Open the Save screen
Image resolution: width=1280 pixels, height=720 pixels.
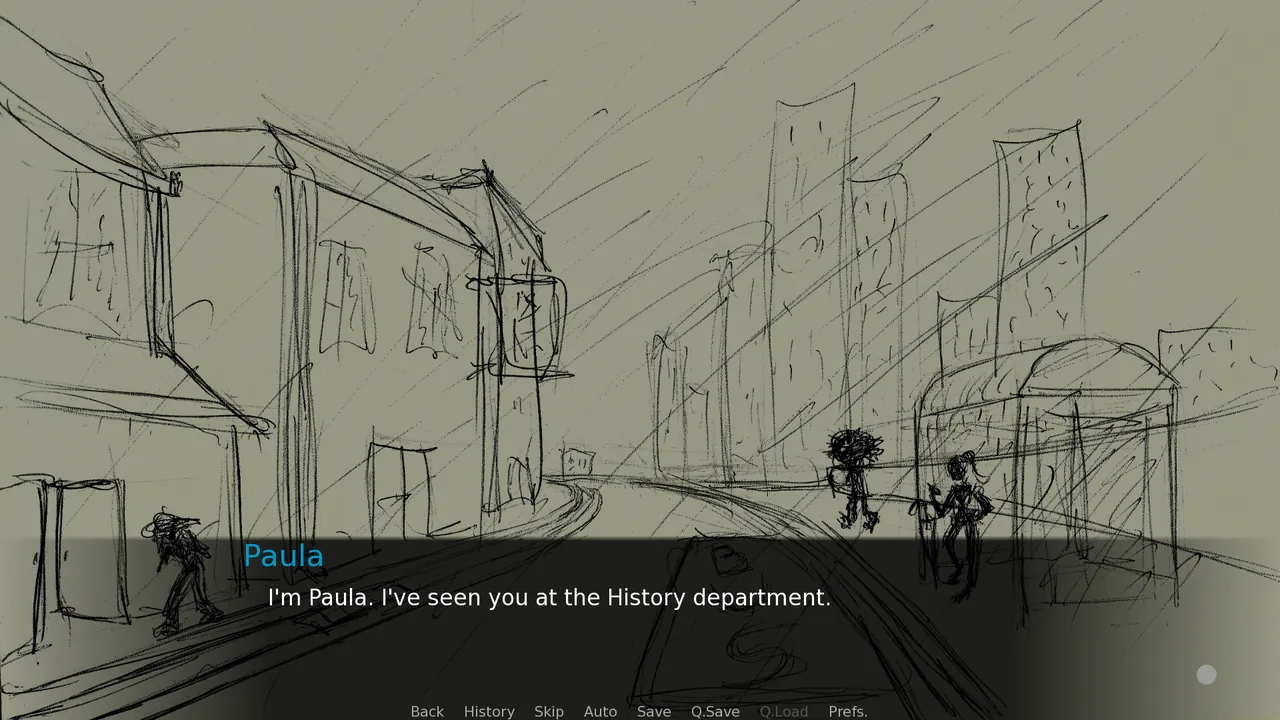(x=654, y=711)
